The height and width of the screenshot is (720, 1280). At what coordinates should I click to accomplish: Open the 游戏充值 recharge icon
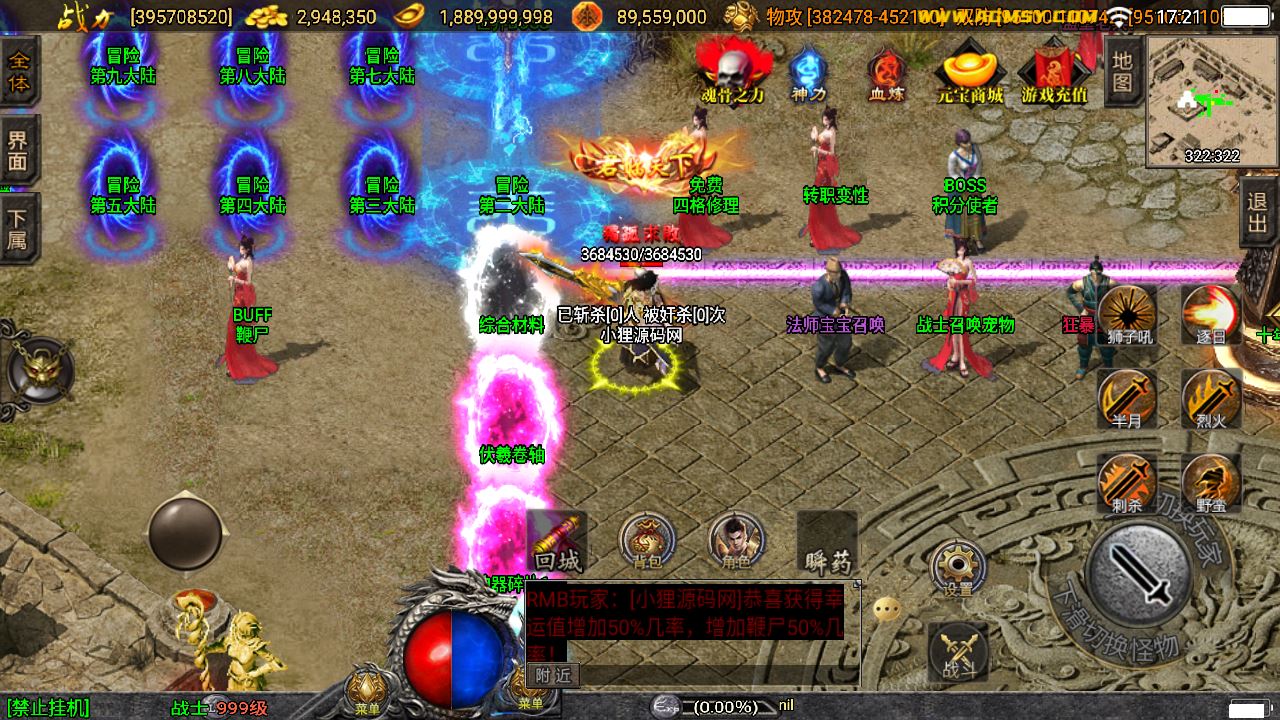coord(1053,72)
